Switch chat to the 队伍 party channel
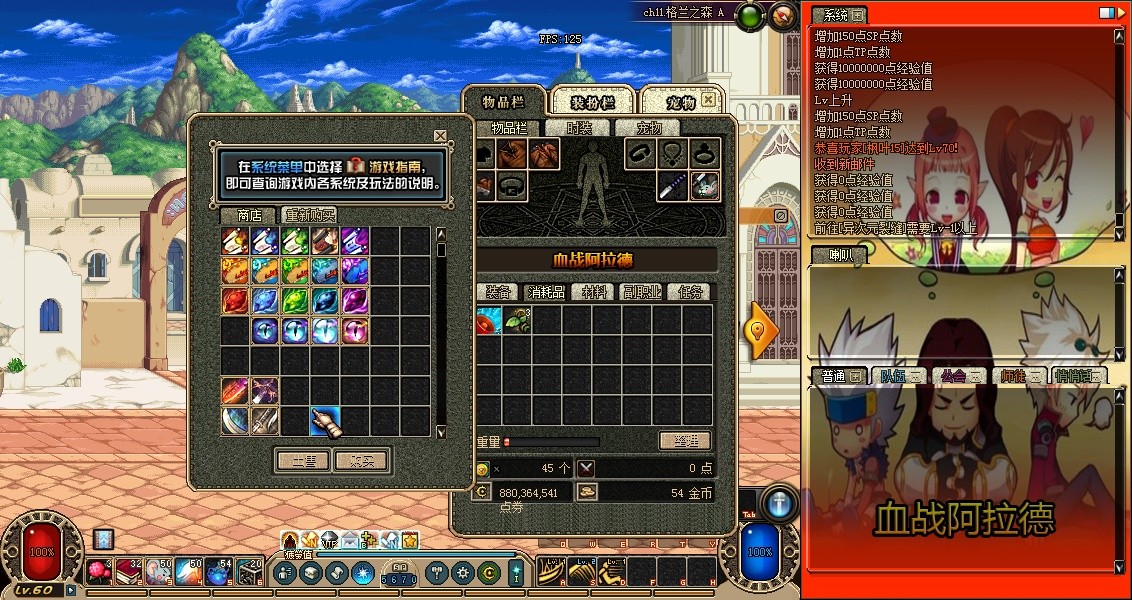 (892, 376)
